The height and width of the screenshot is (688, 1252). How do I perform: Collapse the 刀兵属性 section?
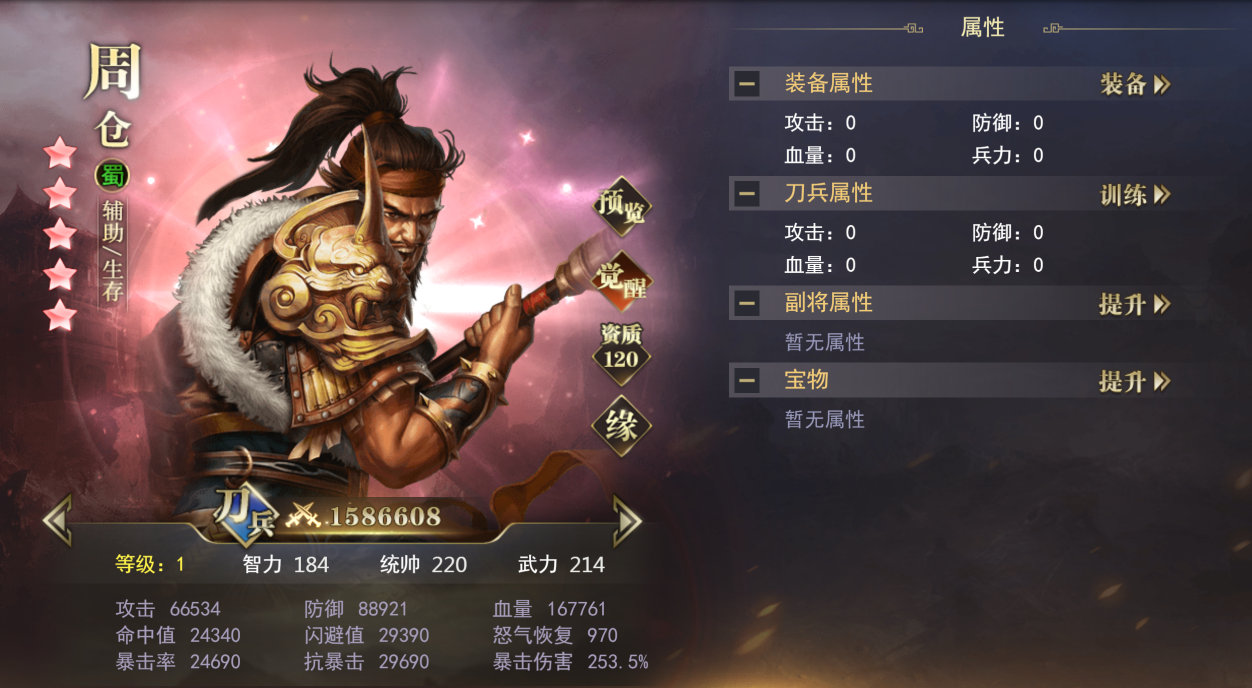tap(746, 194)
